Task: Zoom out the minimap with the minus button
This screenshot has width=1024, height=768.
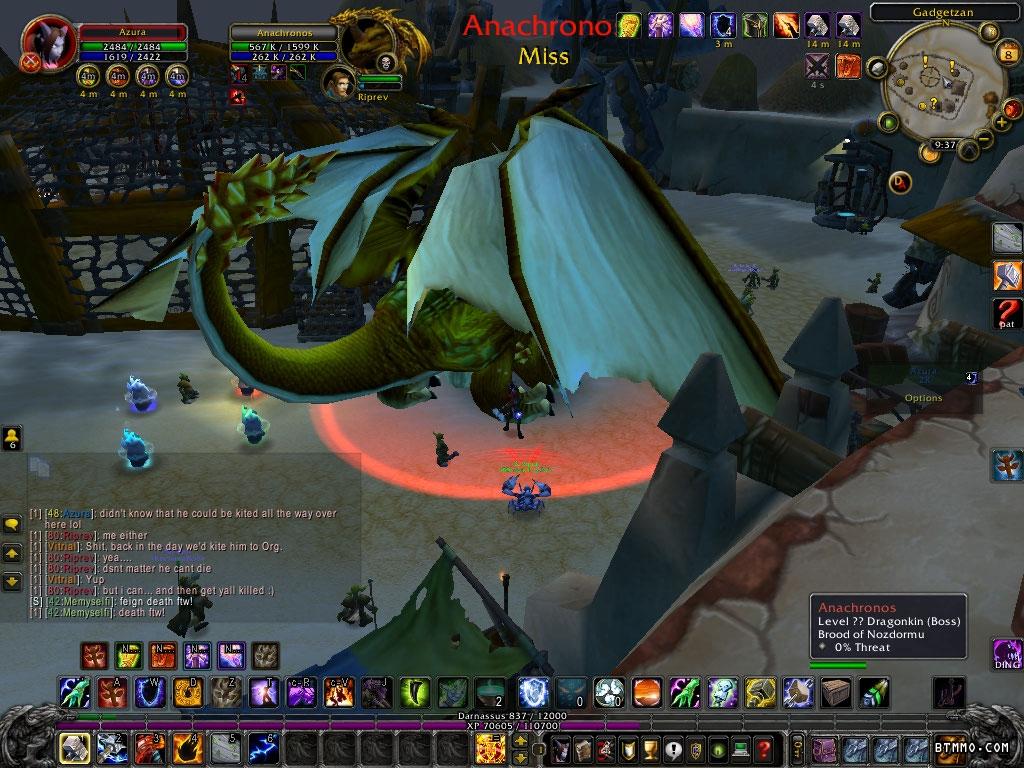Action: (985, 141)
